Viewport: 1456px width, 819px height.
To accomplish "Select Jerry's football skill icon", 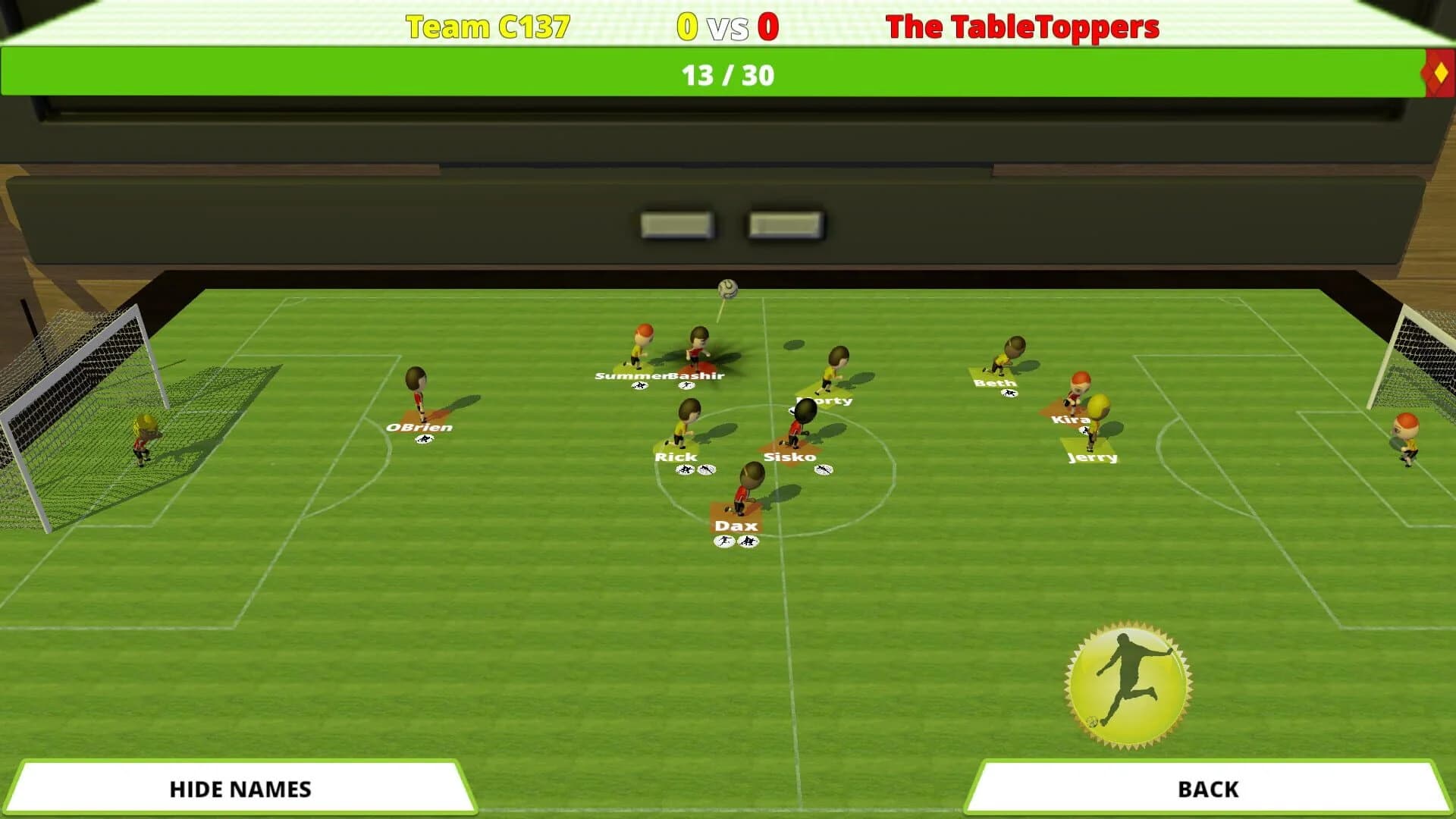I will 1084,431.
